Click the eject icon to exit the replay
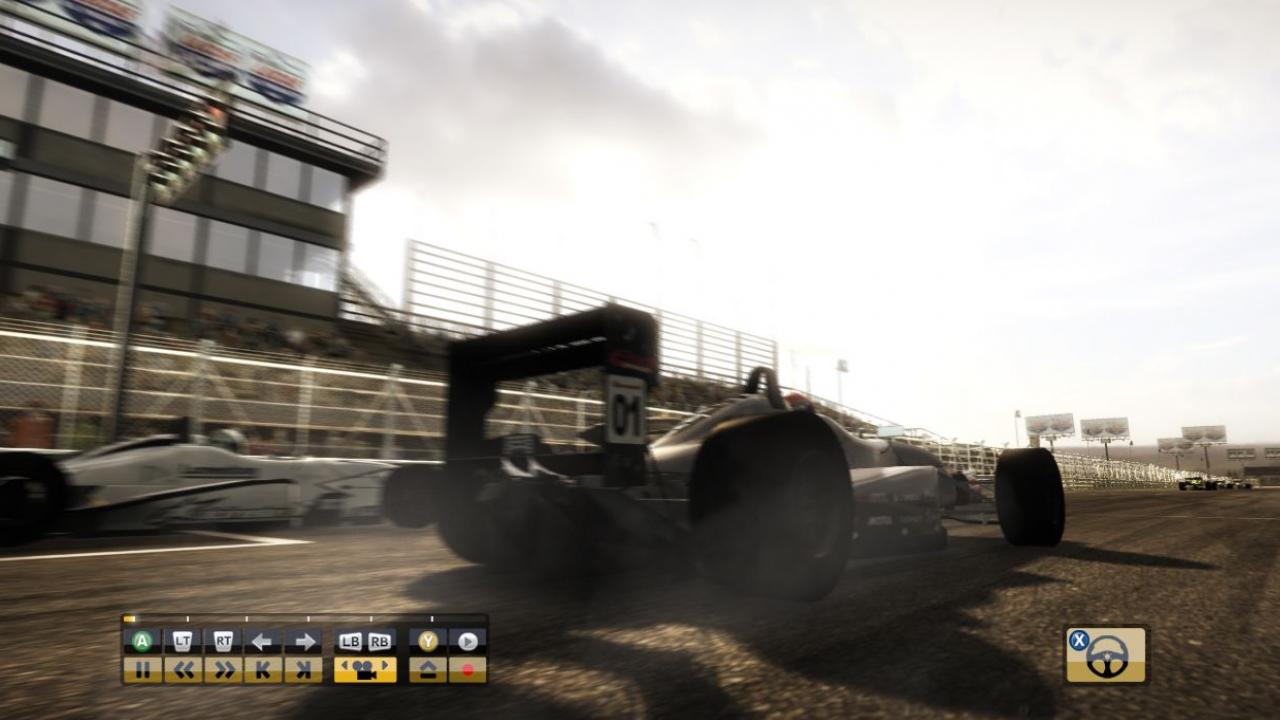This screenshot has width=1280, height=720. tap(427, 671)
